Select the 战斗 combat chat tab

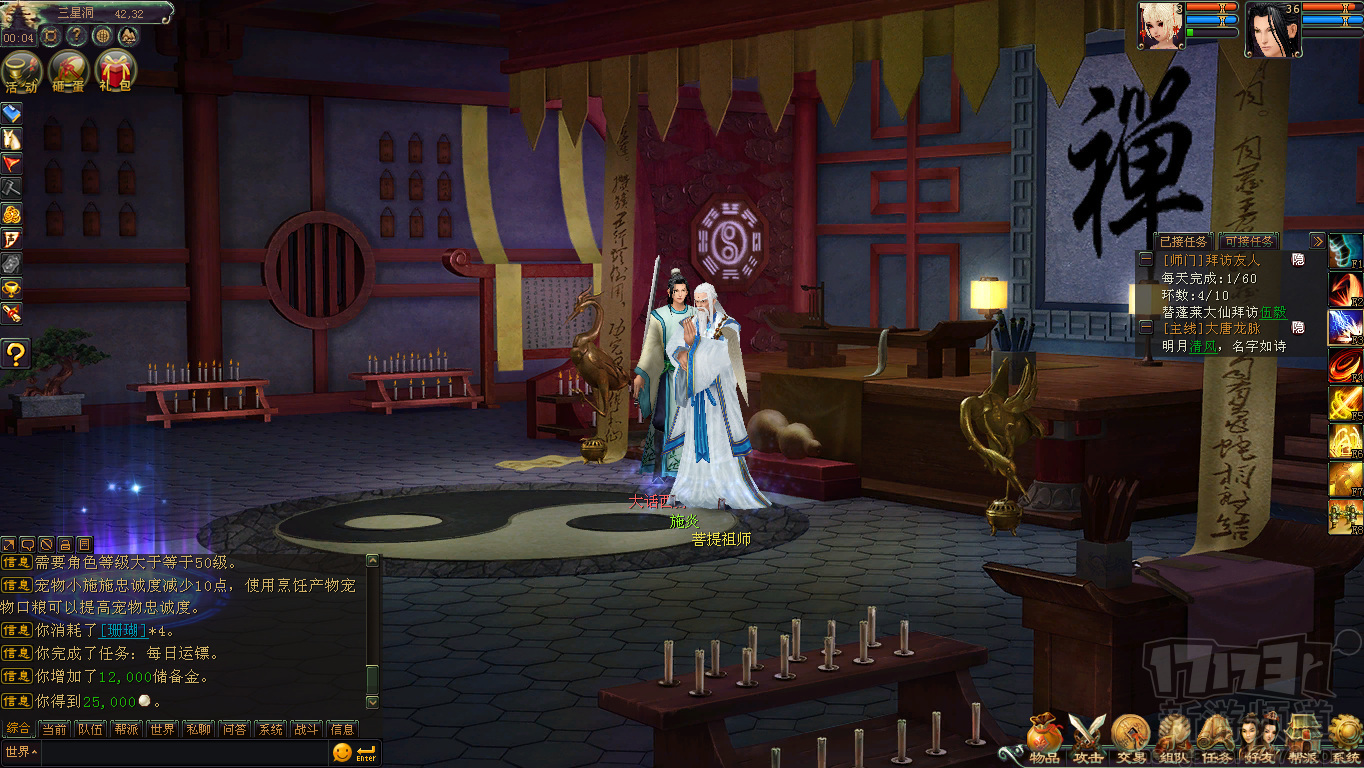306,729
